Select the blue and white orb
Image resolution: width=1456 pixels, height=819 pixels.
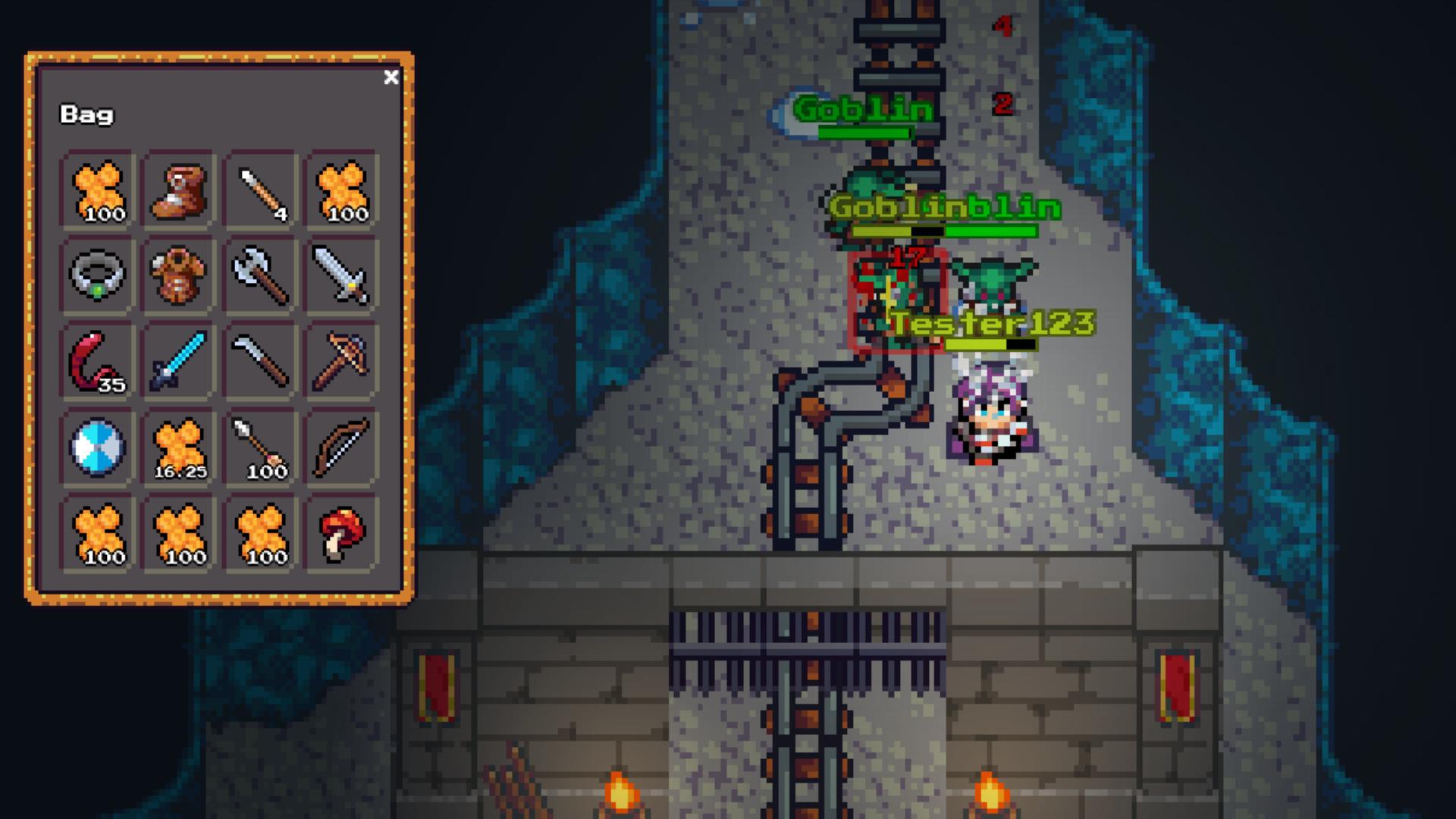coord(97,447)
